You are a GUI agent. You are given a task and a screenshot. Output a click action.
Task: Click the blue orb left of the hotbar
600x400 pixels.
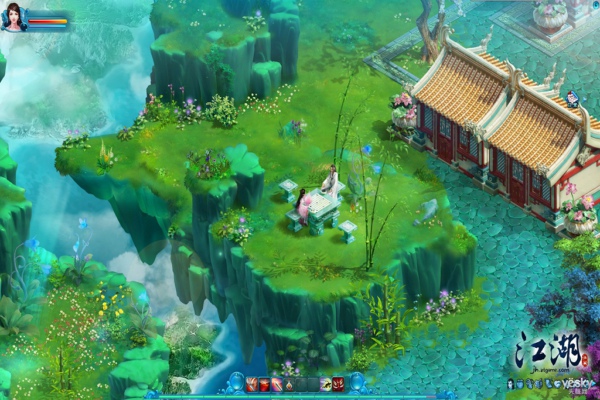click(x=238, y=382)
